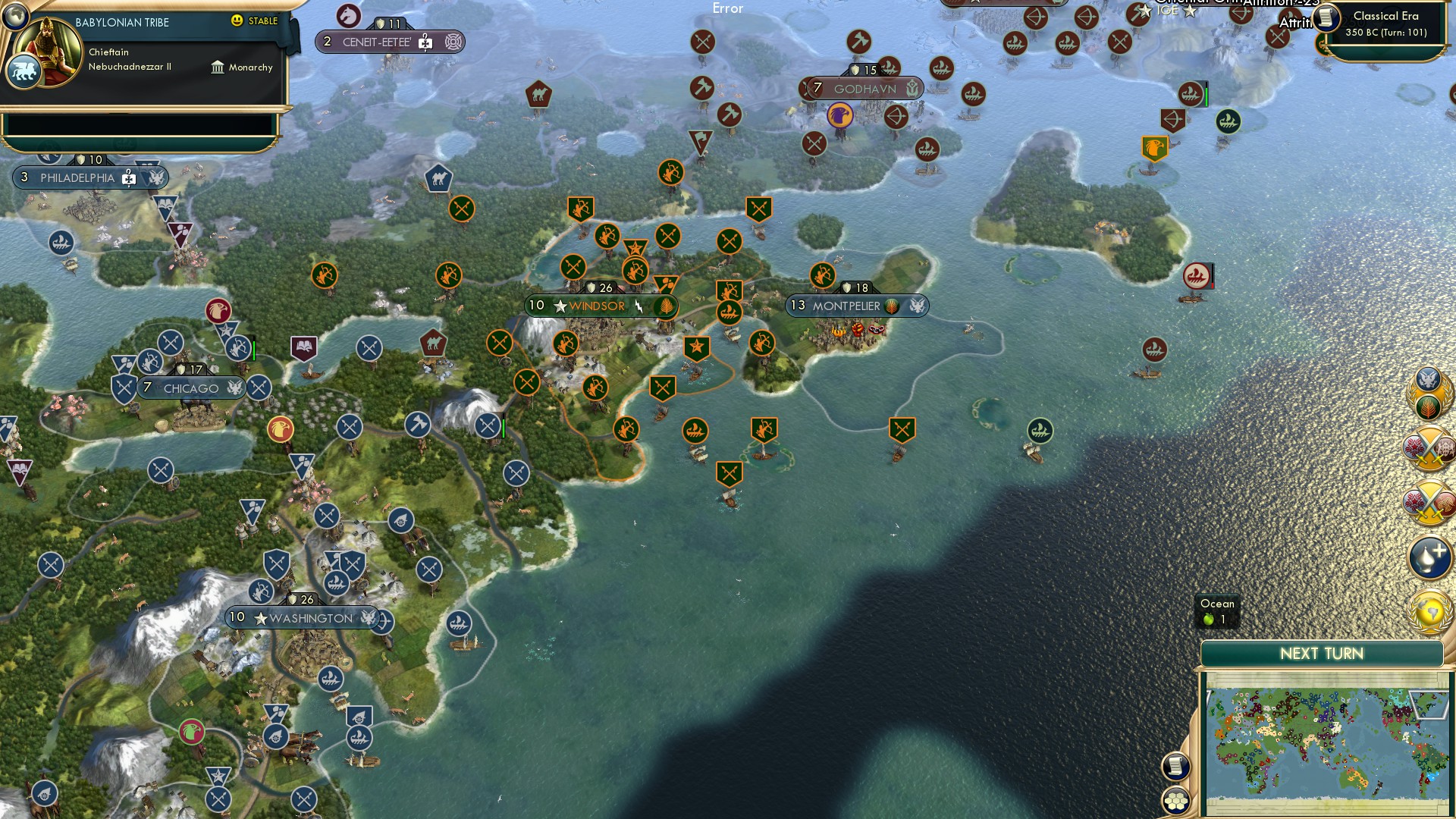Viewport: 1456px width, 819px height.
Task: Open the Godhavn city banner
Action: [x=864, y=89]
